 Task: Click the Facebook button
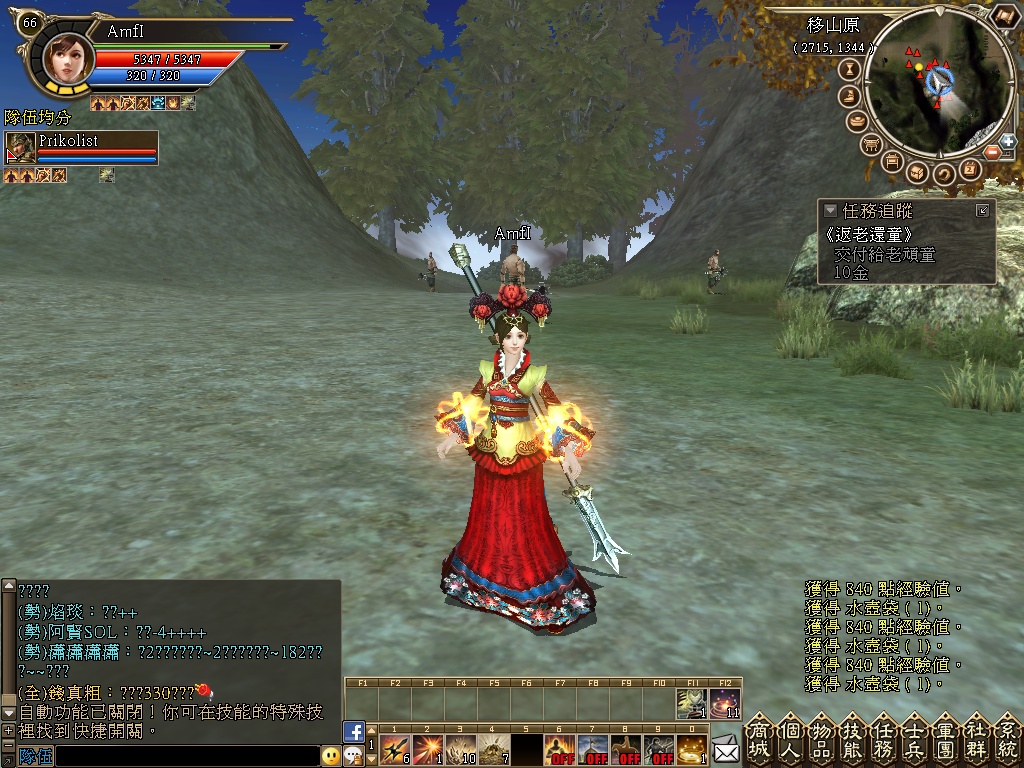coord(354,731)
